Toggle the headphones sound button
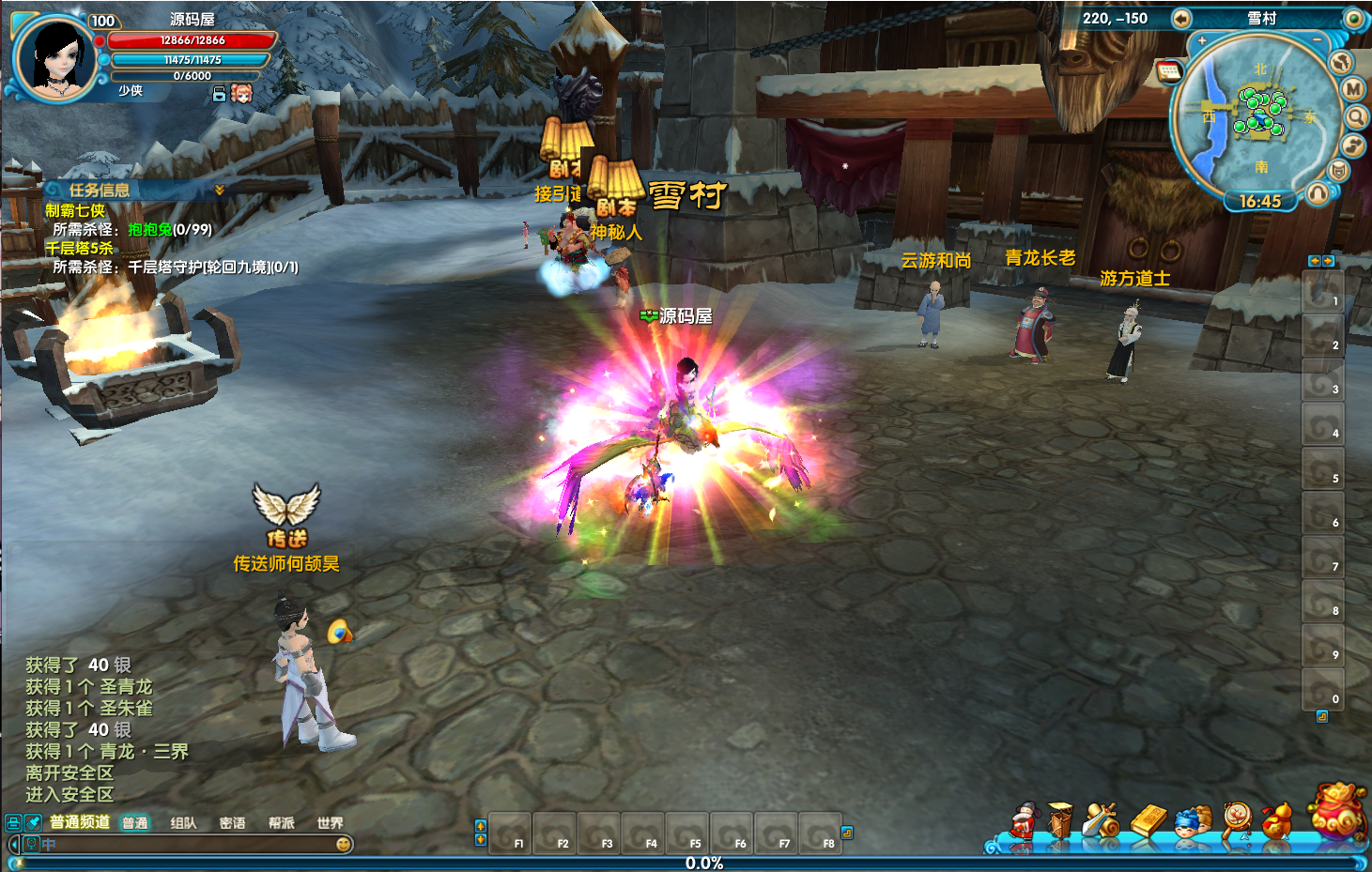This screenshot has height=872, width=1372. (x=1318, y=193)
